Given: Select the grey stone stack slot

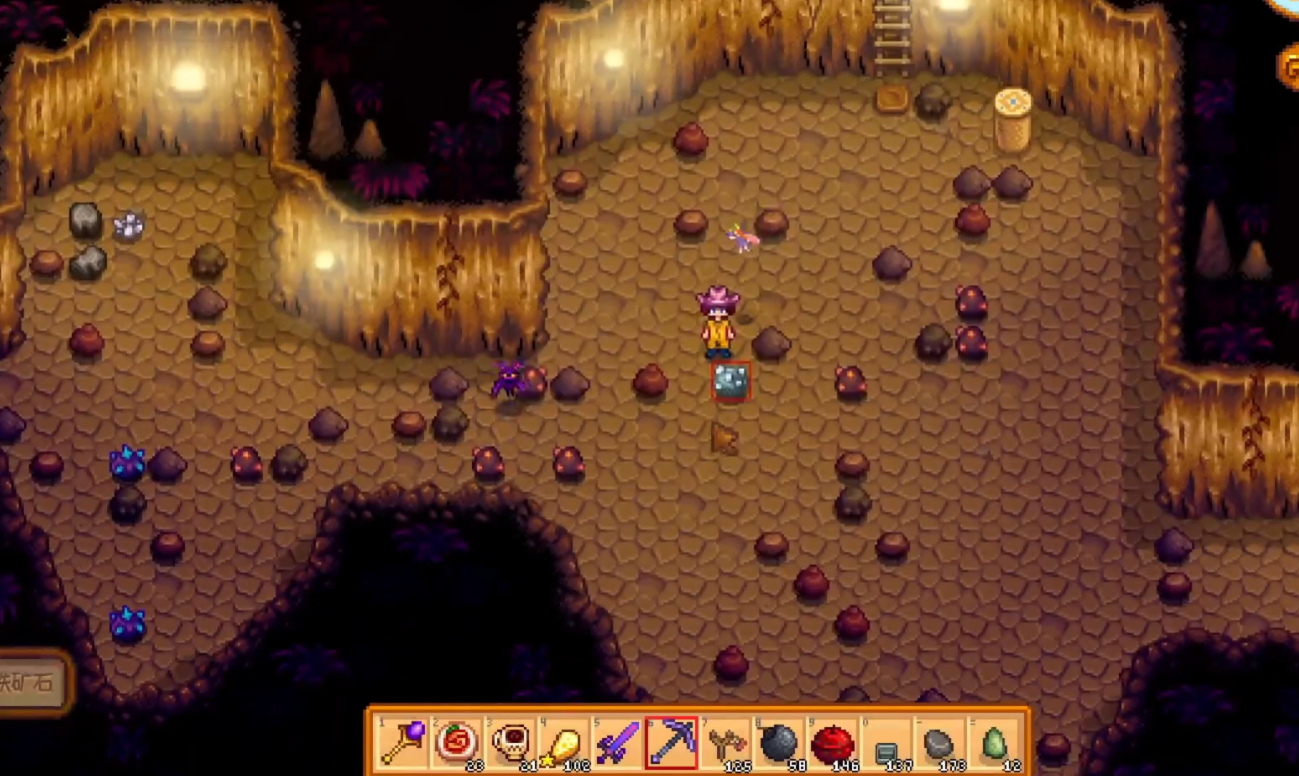Looking at the screenshot, I should pyautogui.click(x=940, y=744).
